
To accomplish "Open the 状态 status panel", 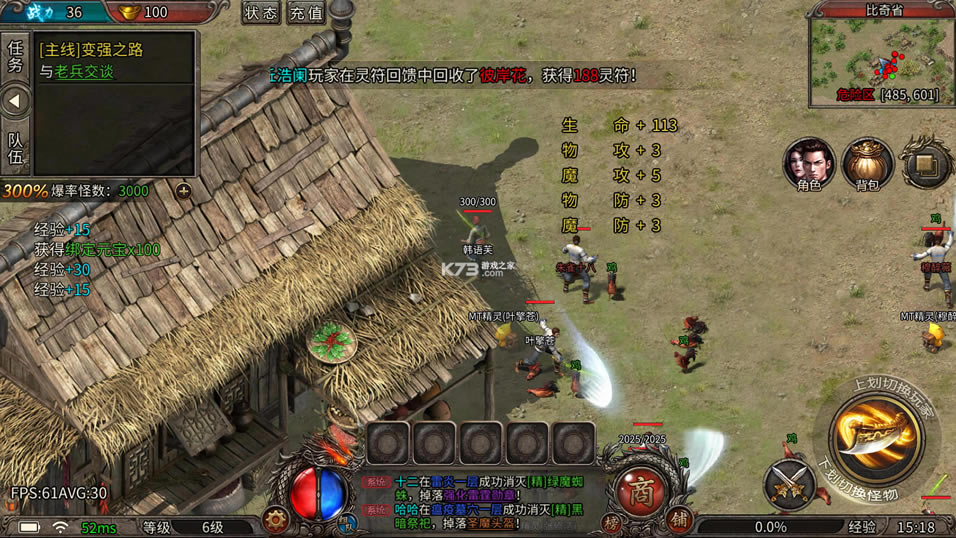I will (x=261, y=13).
